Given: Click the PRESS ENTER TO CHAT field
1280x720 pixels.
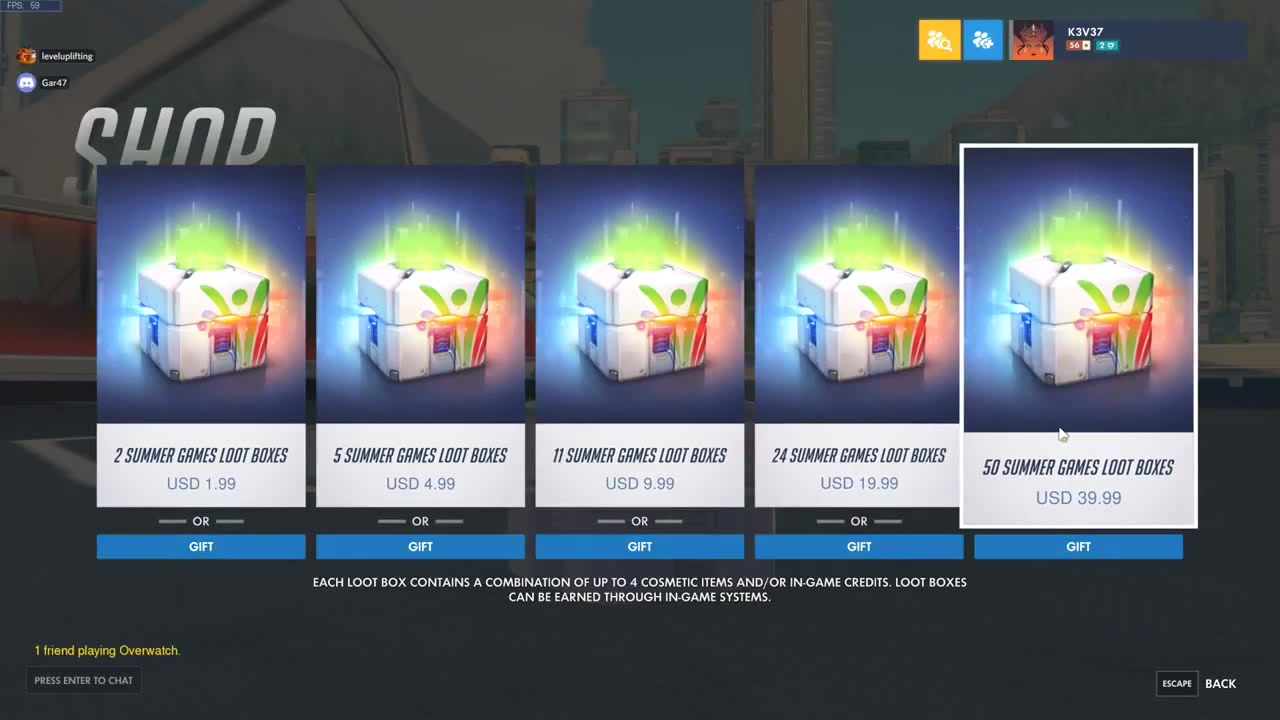Looking at the screenshot, I should click(83, 680).
